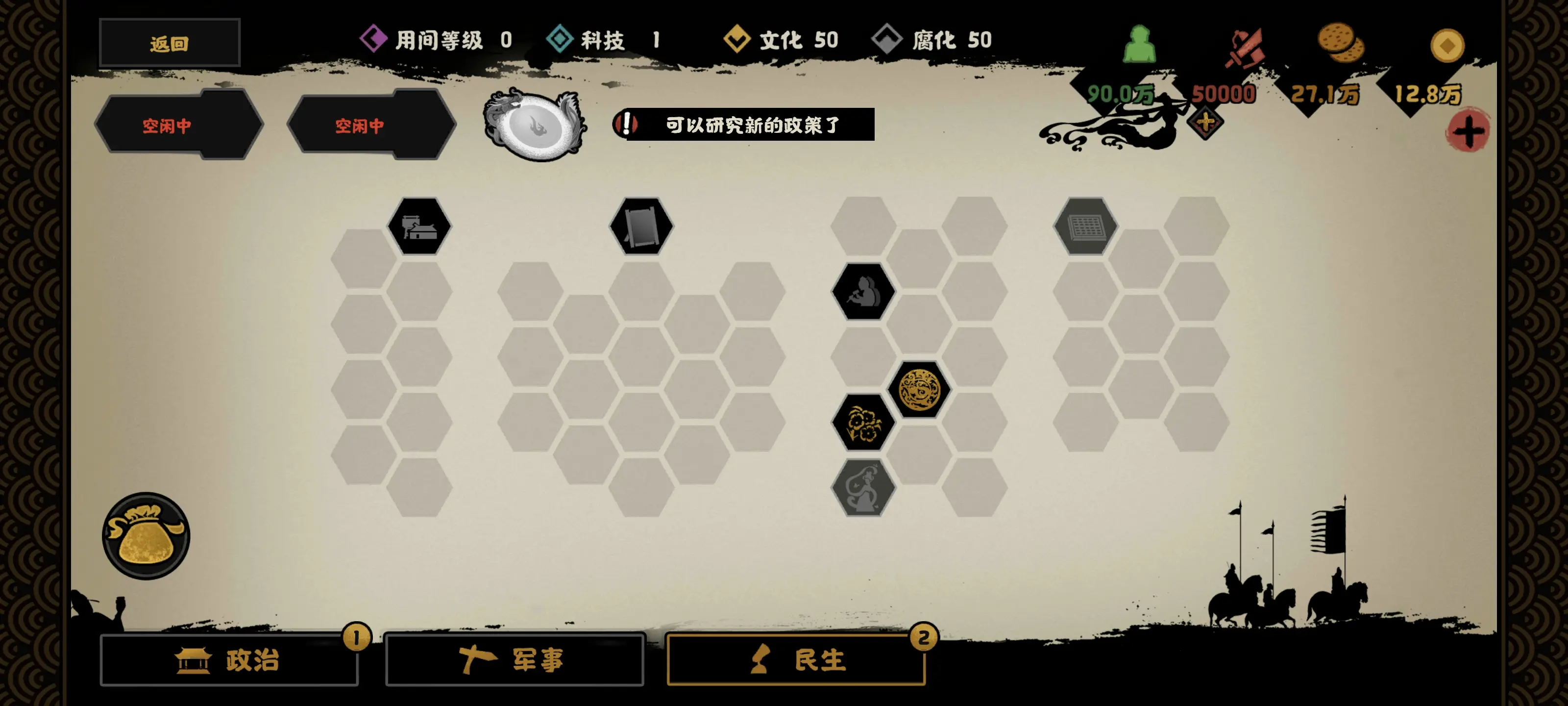The height and width of the screenshot is (706, 1568).
Task: Select the 民生 tab
Action: [797, 661]
